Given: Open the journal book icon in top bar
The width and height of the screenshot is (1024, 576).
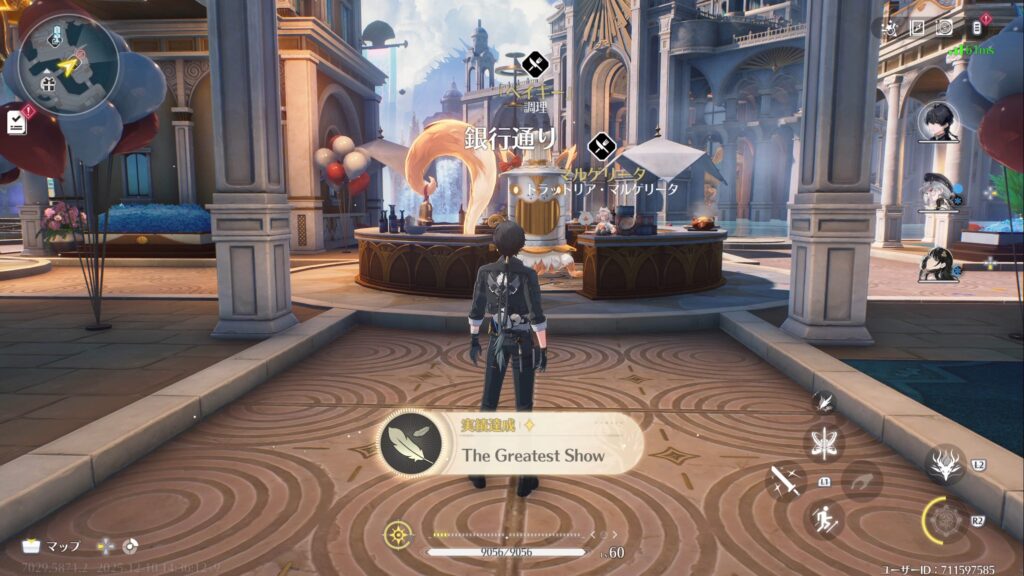Looking at the screenshot, I should pos(917,27).
